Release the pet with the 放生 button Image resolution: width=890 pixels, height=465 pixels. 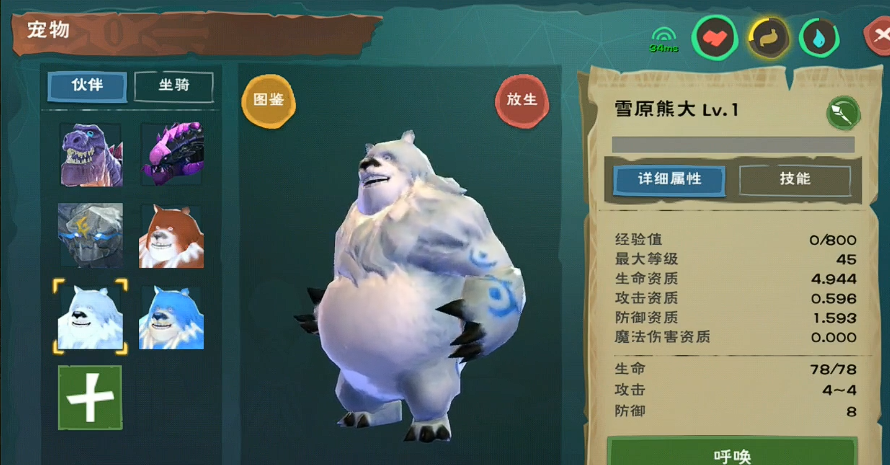tap(522, 100)
